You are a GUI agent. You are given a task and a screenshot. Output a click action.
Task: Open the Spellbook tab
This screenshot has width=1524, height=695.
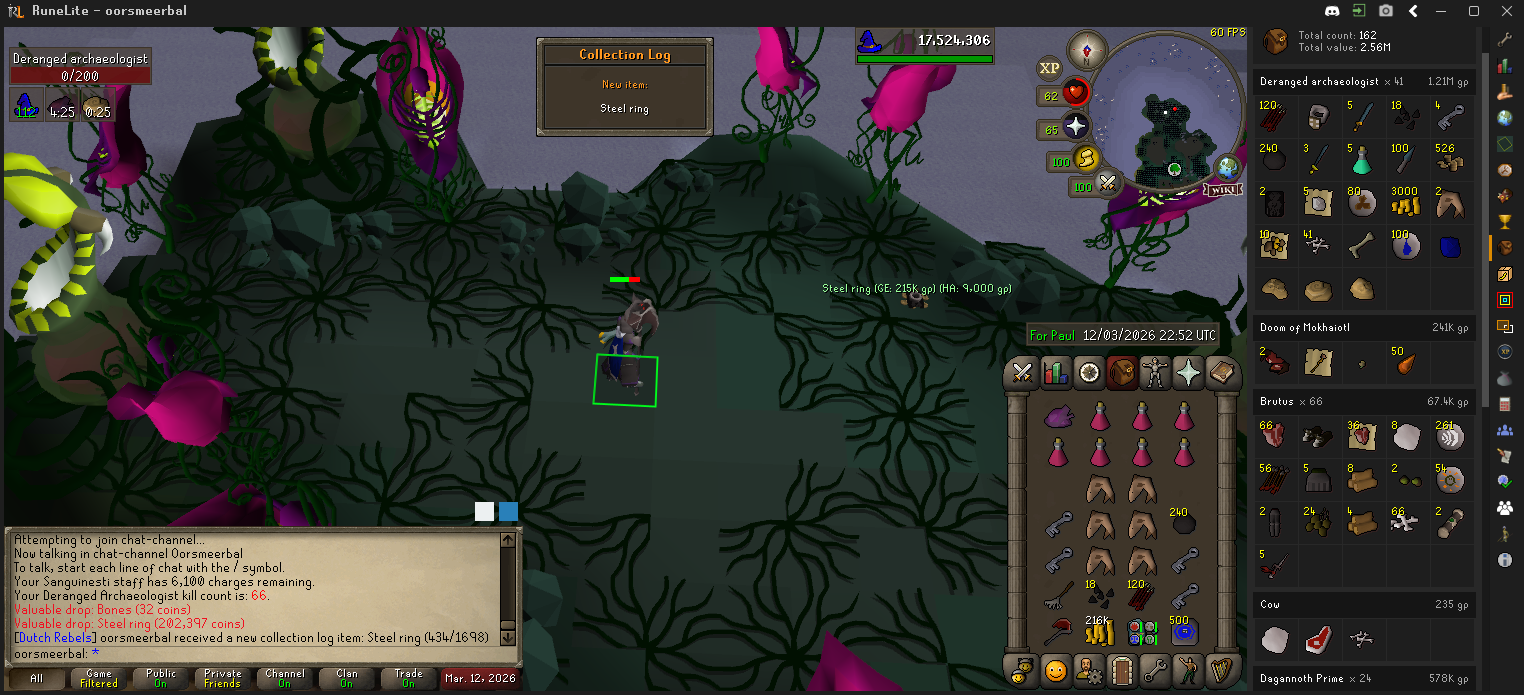pyautogui.click(x=1221, y=373)
